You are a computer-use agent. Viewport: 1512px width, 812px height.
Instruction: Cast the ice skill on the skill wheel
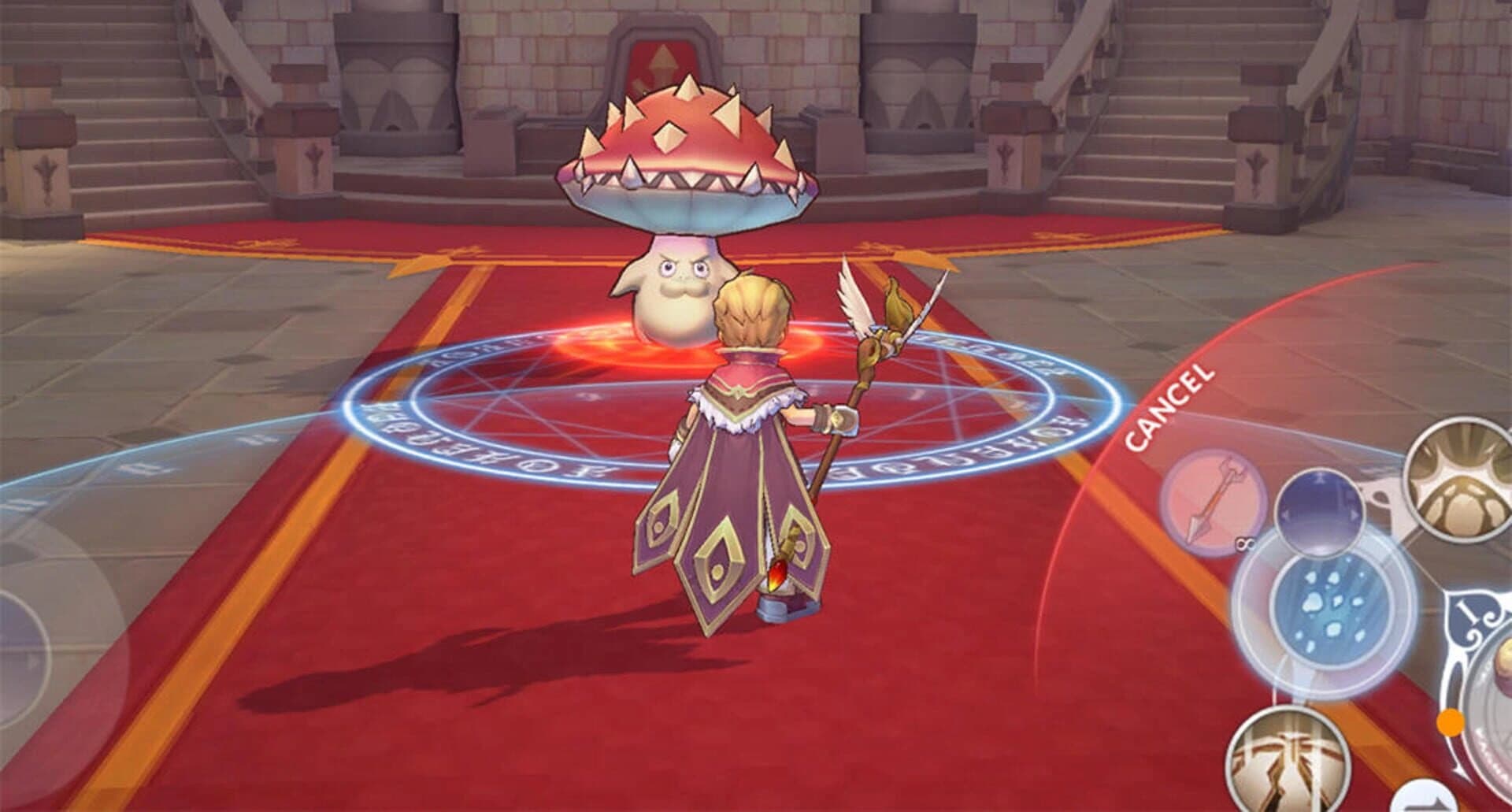(1329, 609)
